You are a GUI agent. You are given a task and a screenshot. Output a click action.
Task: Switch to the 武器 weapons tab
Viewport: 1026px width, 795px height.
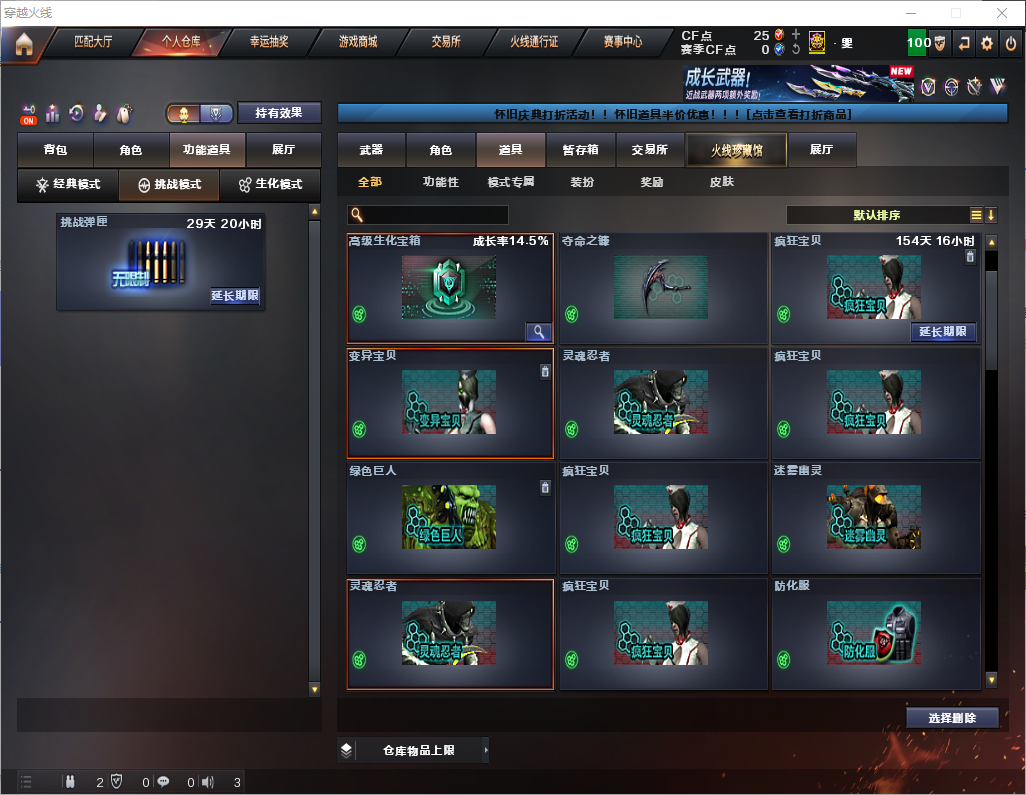click(371, 150)
